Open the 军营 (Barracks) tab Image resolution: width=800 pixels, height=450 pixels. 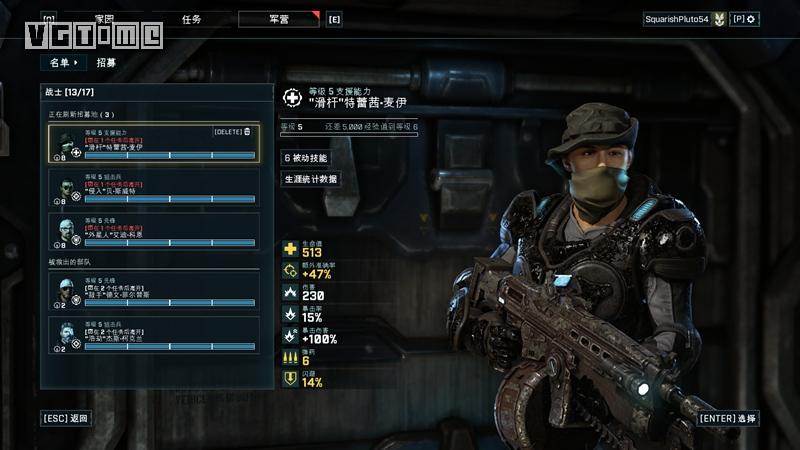click(x=279, y=19)
